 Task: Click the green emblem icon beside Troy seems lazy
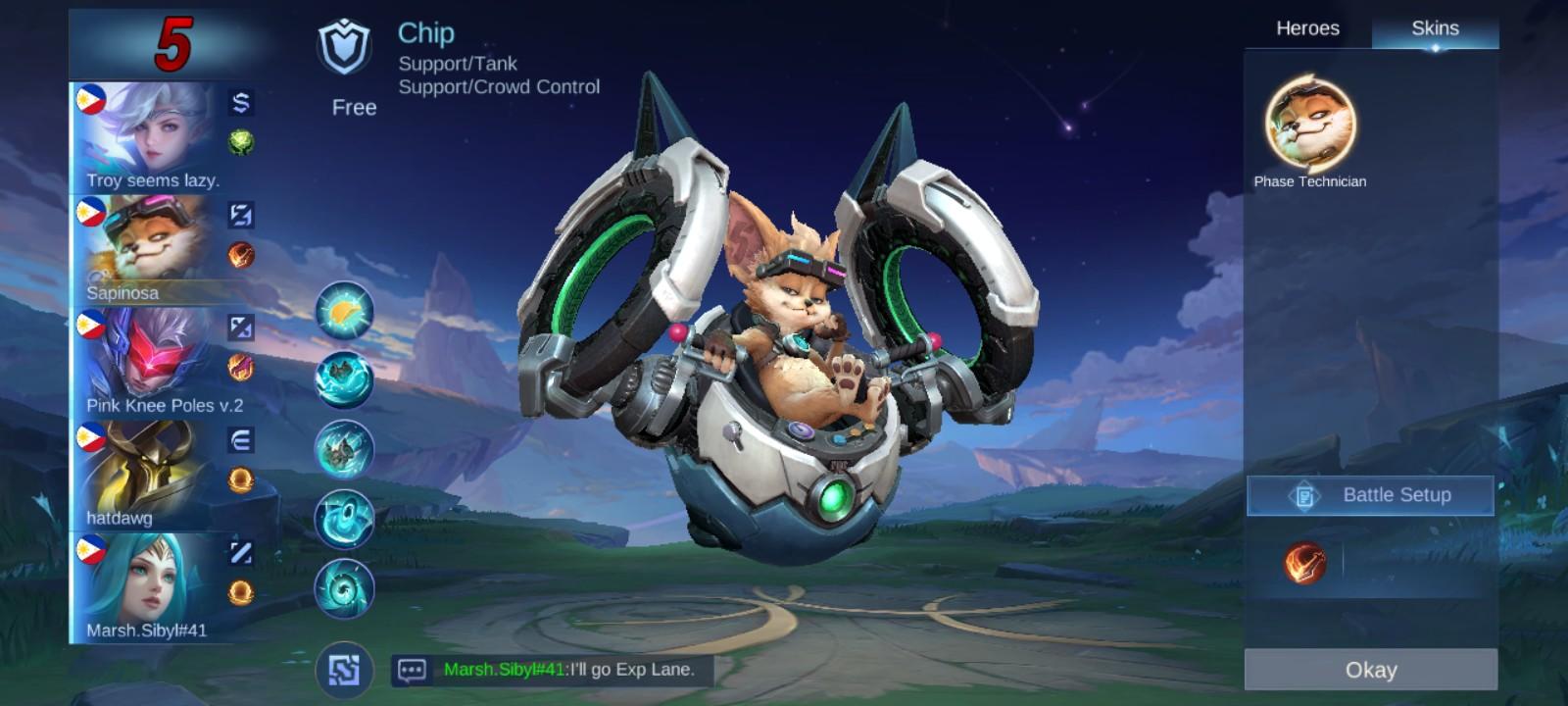point(239,137)
